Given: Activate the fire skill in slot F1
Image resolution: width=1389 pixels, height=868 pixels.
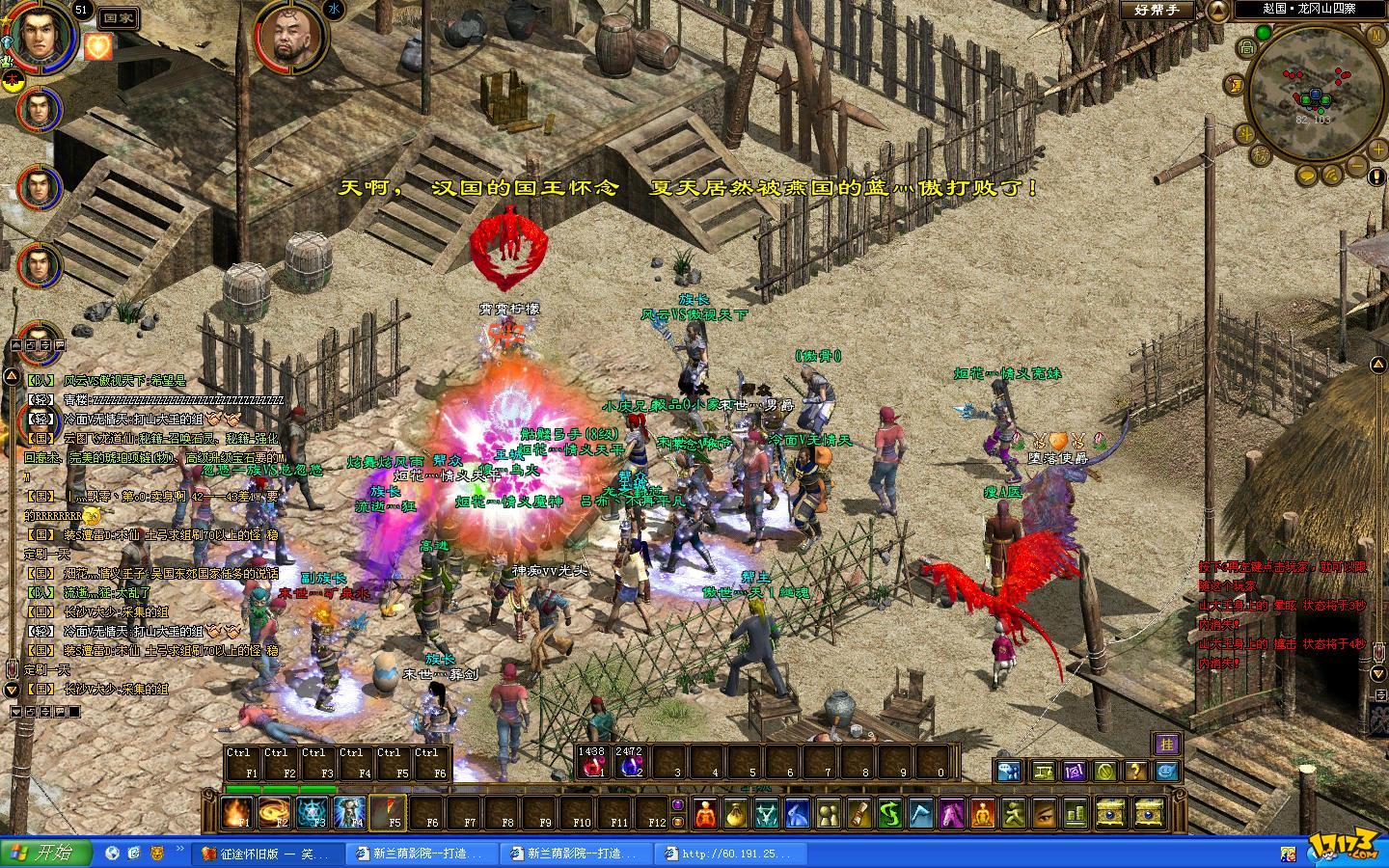Looking at the screenshot, I should [x=237, y=812].
